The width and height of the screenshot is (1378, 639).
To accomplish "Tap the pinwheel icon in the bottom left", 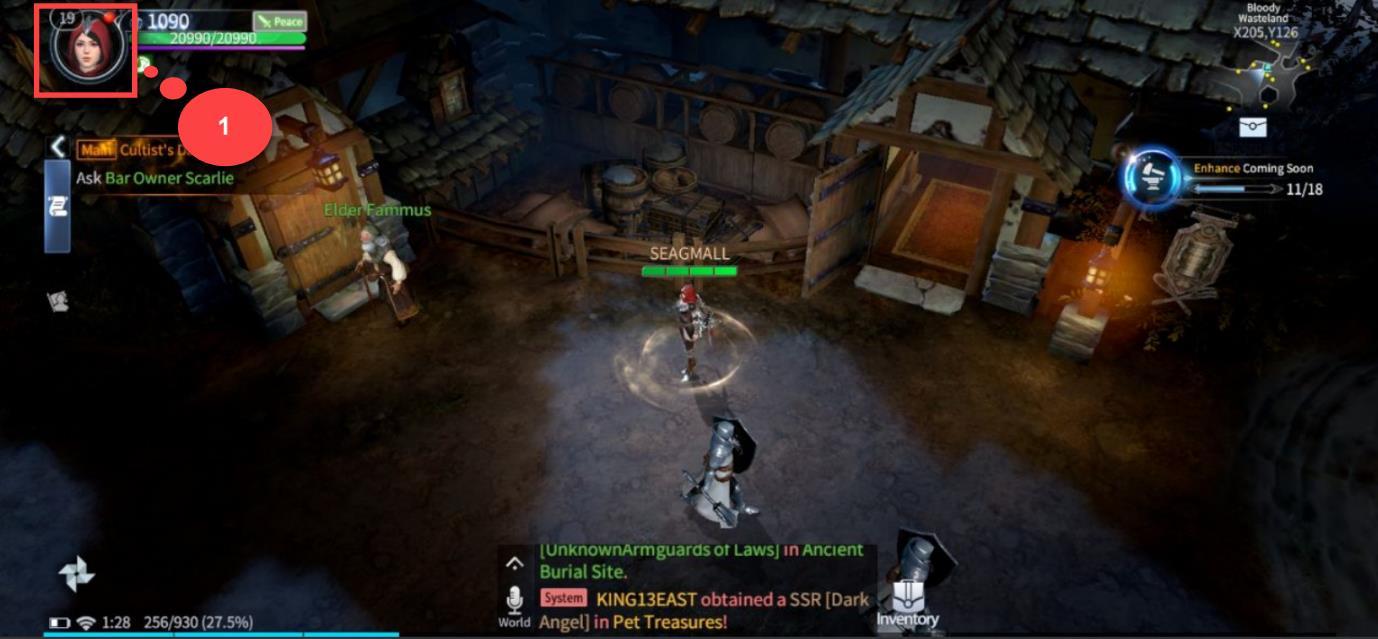I will (x=76, y=573).
